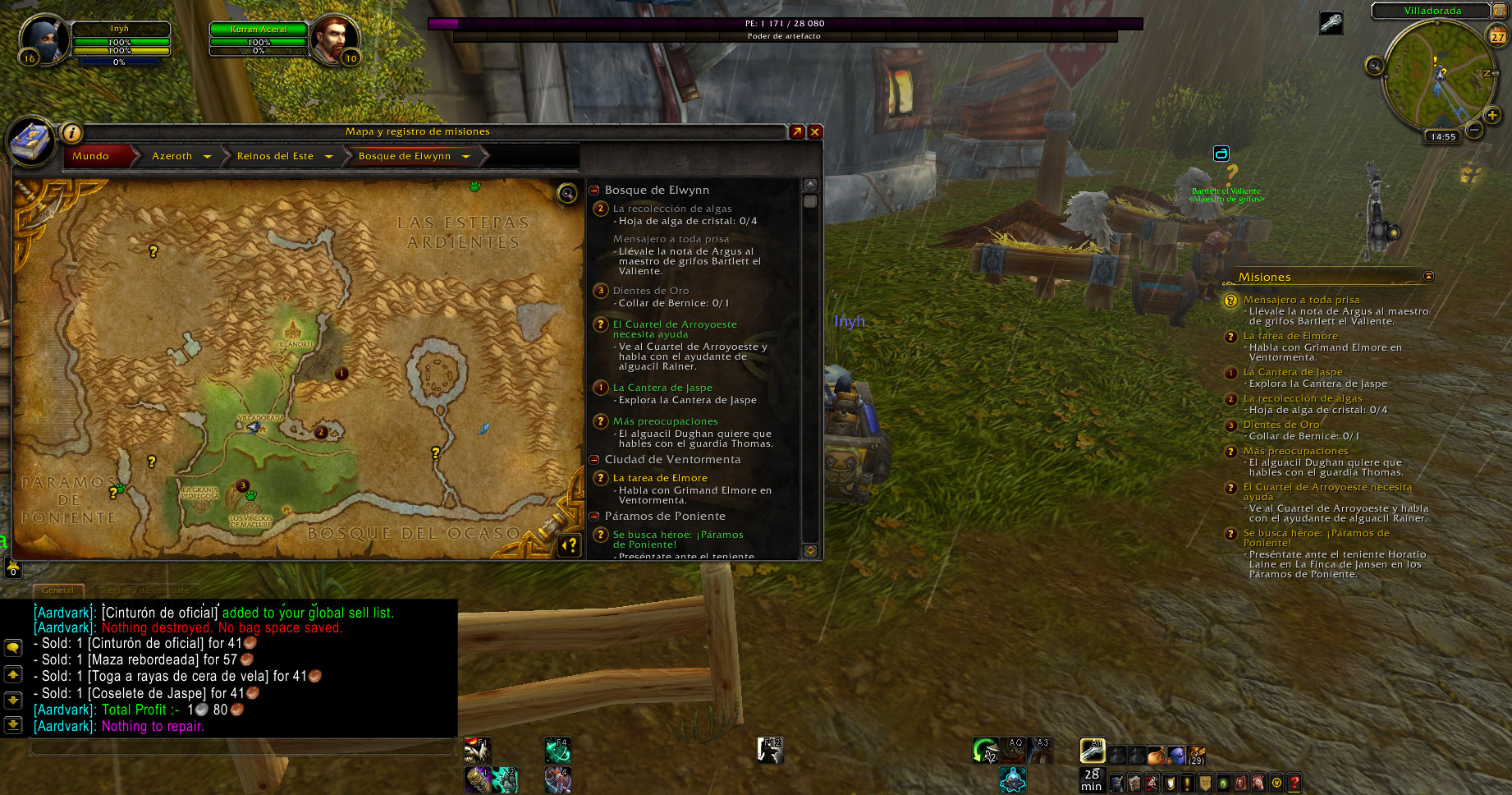Open the Reinos del Este dropdown
This screenshot has height=795, width=1512.
click(x=328, y=156)
